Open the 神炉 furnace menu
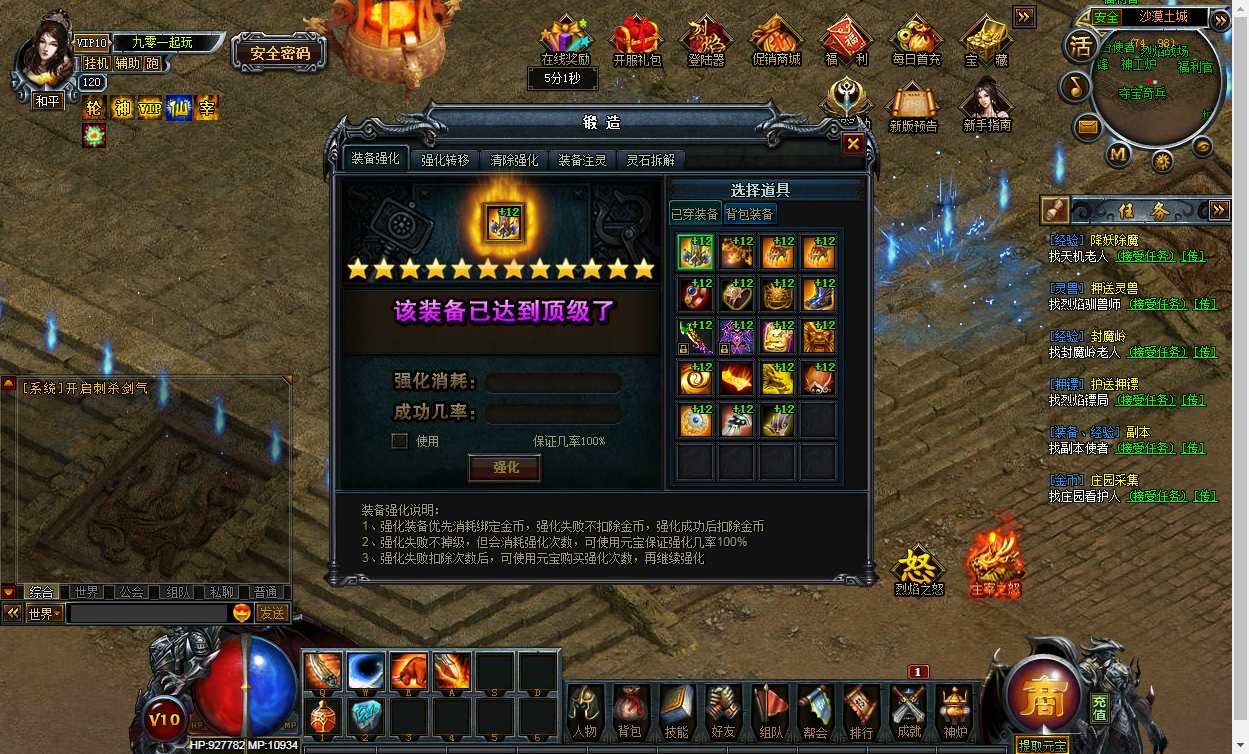This screenshot has height=754, width=1249. (955, 712)
